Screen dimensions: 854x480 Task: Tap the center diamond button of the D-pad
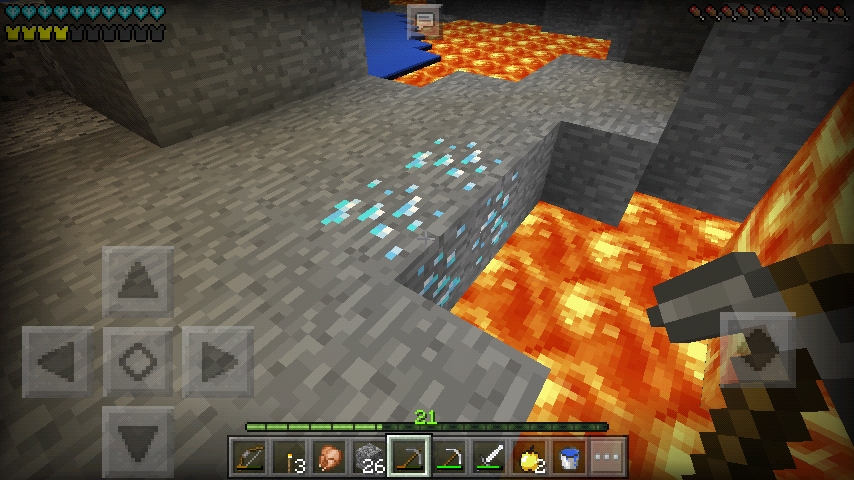coord(138,361)
